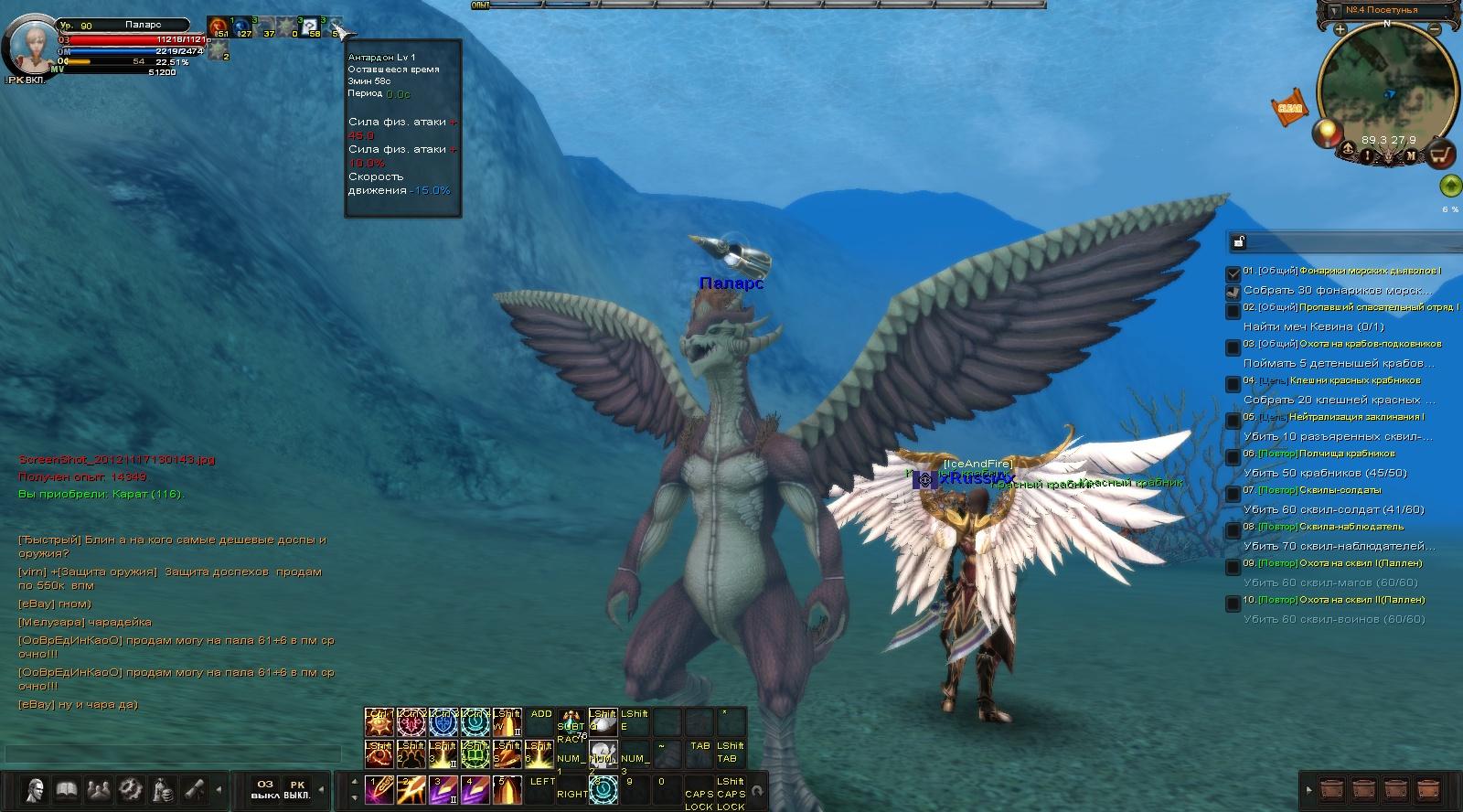Open the character info head icon
Screen dimensions: 1463x812
point(35,789)
